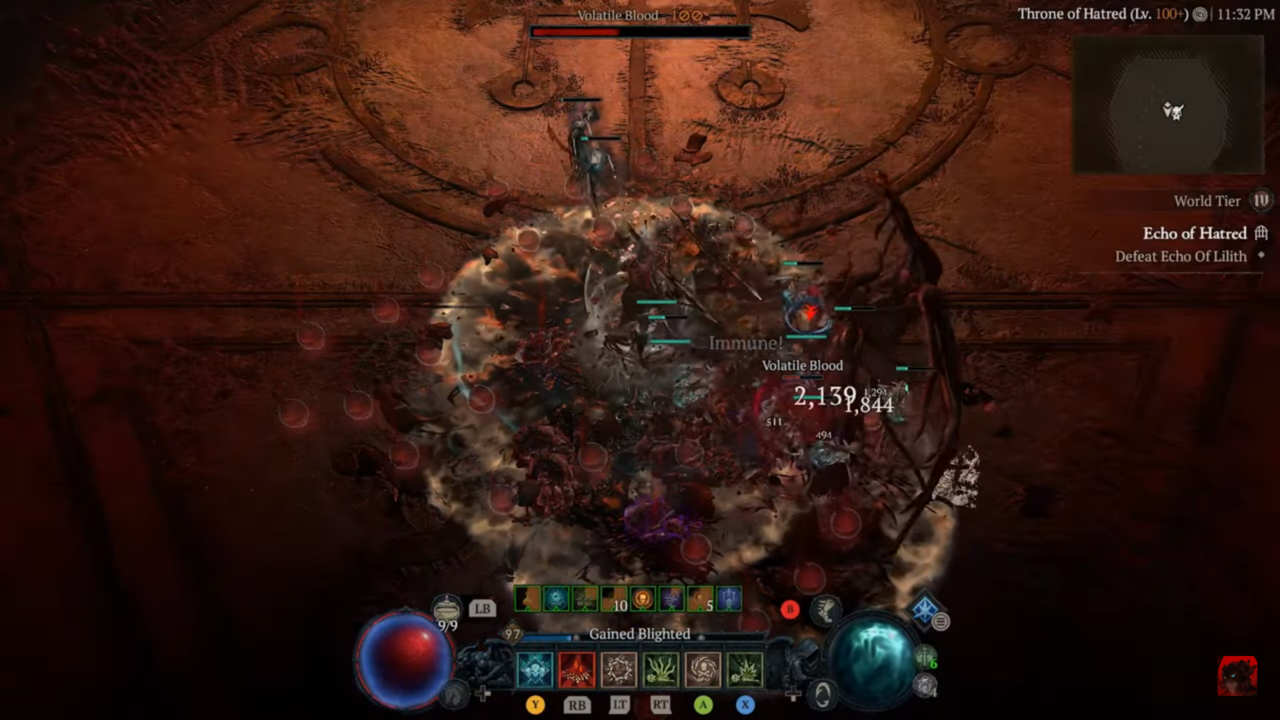Select the glowing orange skull buff icon

pyautogui.click(x=642, y=599)
